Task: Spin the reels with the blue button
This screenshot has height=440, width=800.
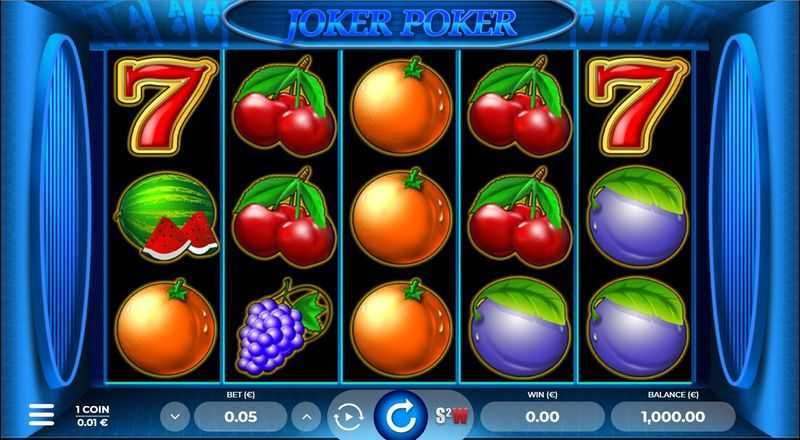Action: coord(400,415)
